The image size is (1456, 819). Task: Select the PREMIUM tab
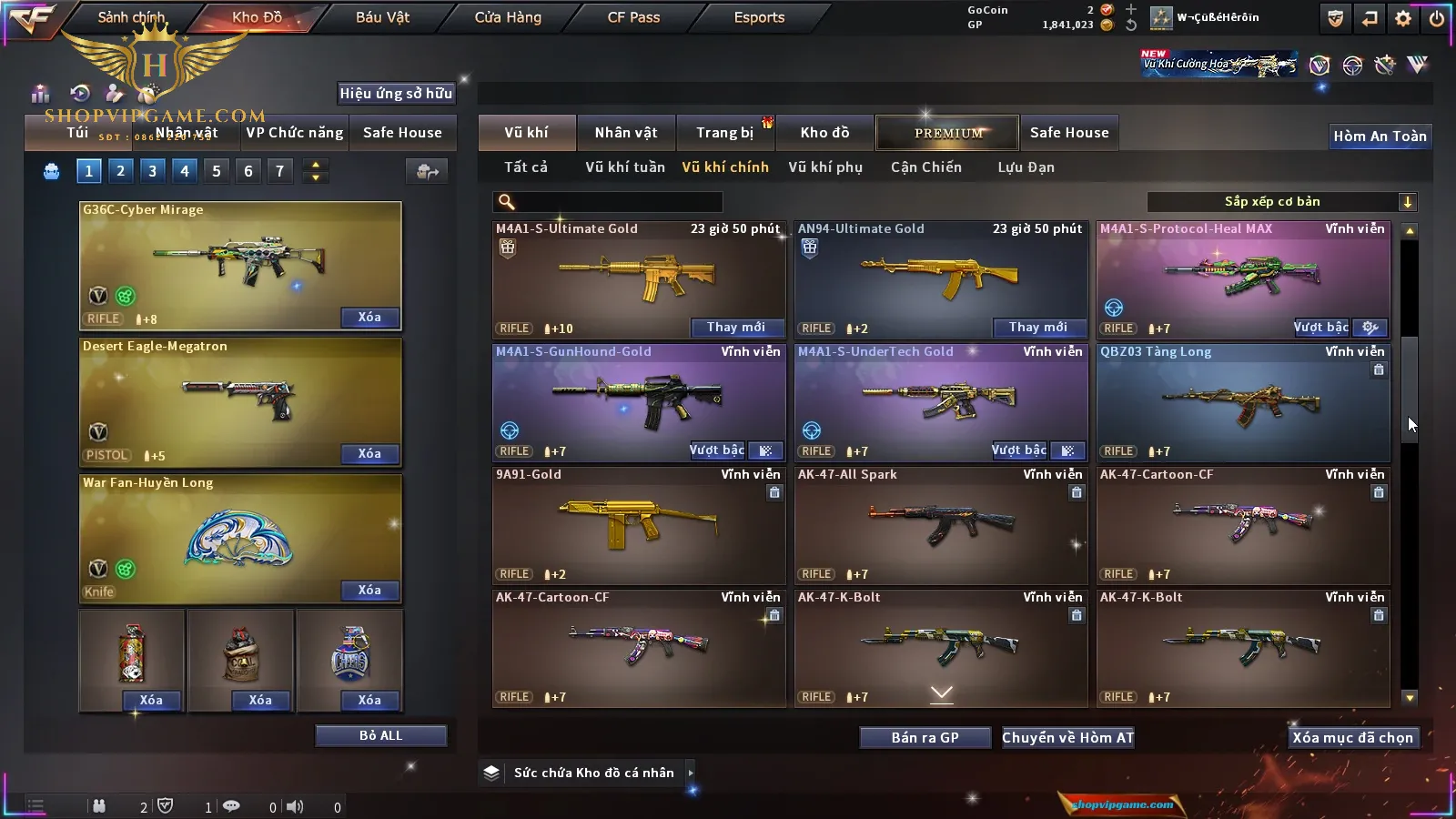point(948,133)
